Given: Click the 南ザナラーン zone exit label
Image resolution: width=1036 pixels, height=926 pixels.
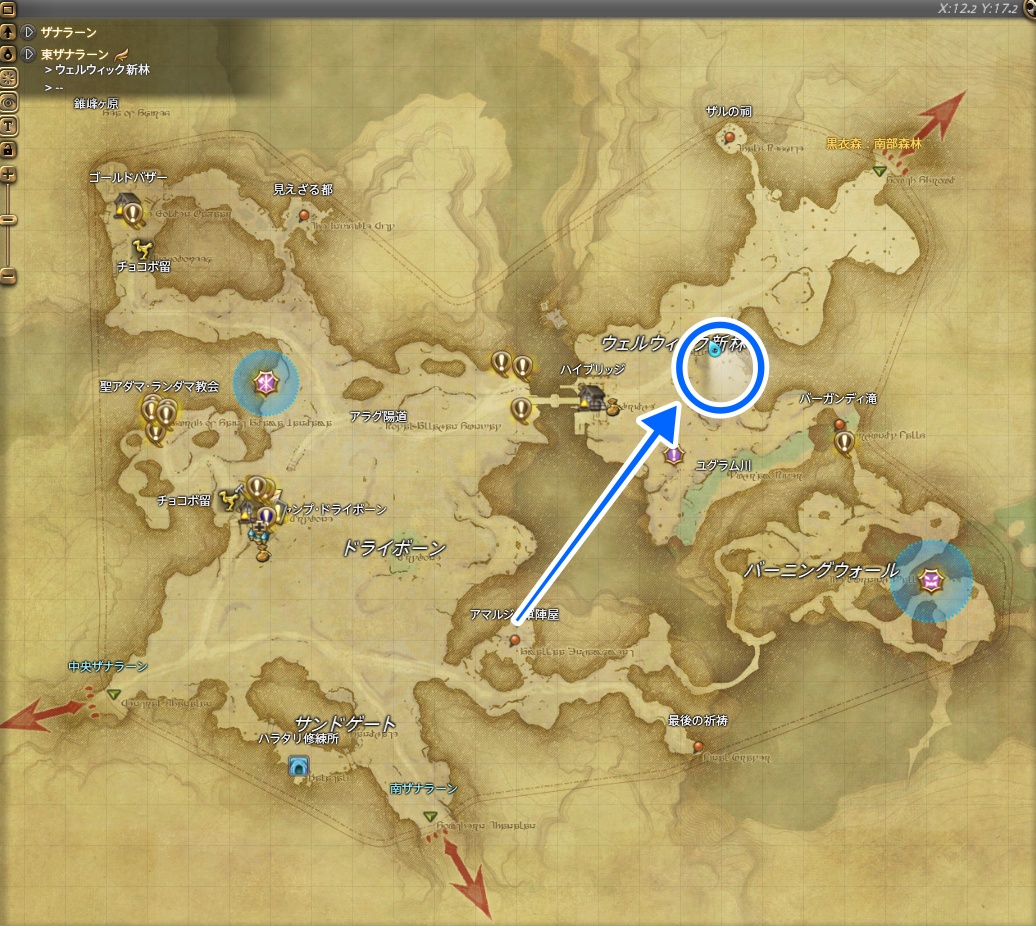Looking at the screenshot, I should coord(424,789).
